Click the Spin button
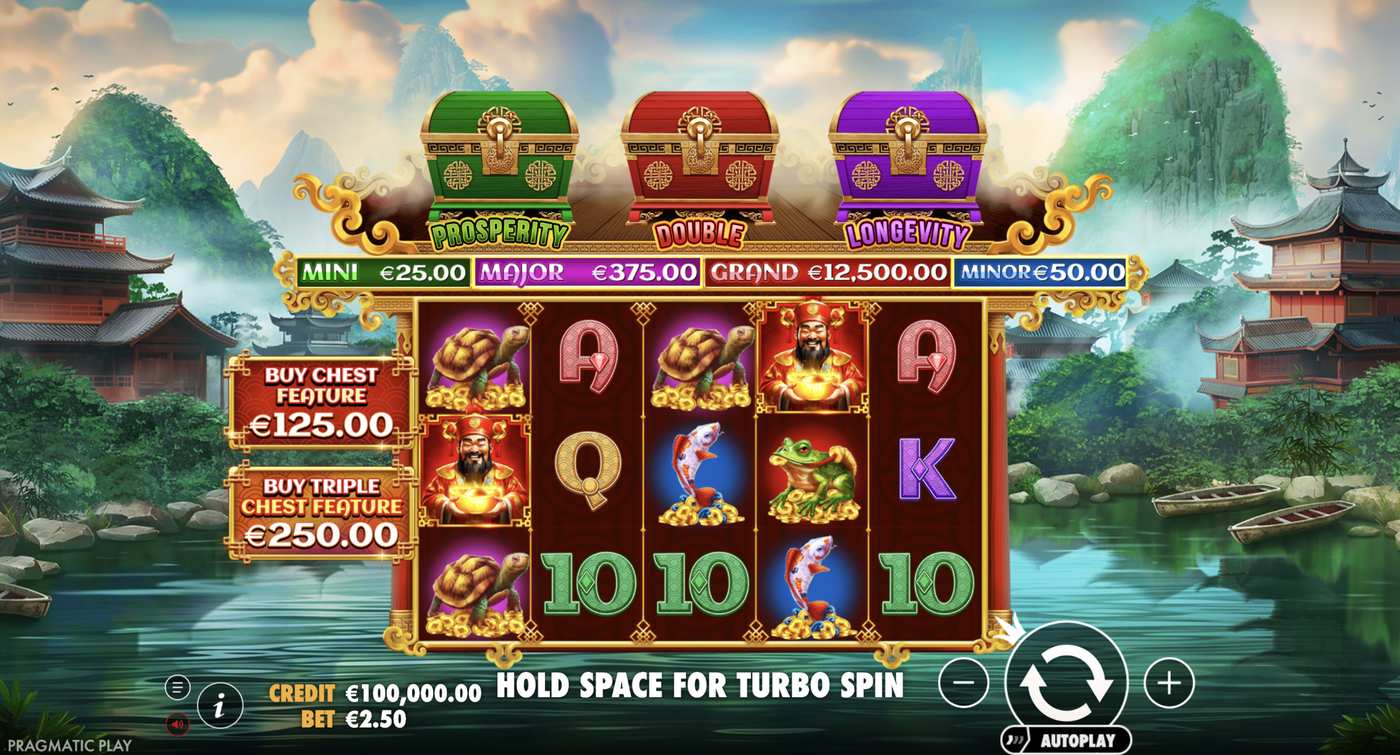 point(1065,678)
